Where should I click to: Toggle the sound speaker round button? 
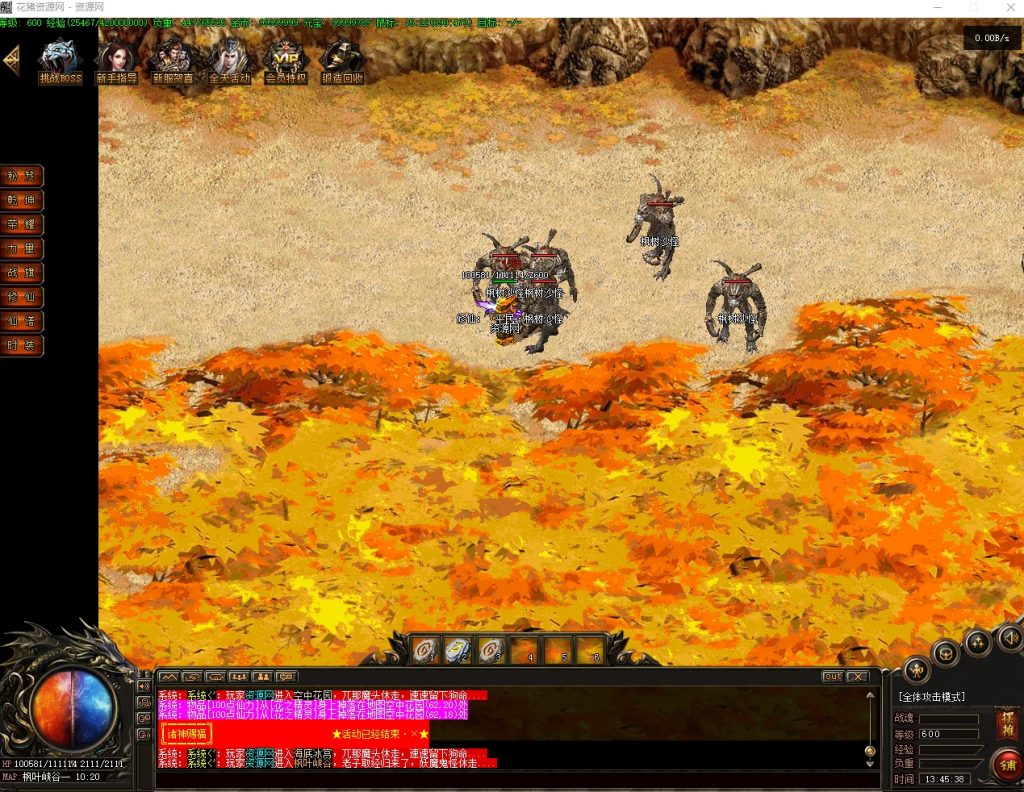coord(1009,636)
